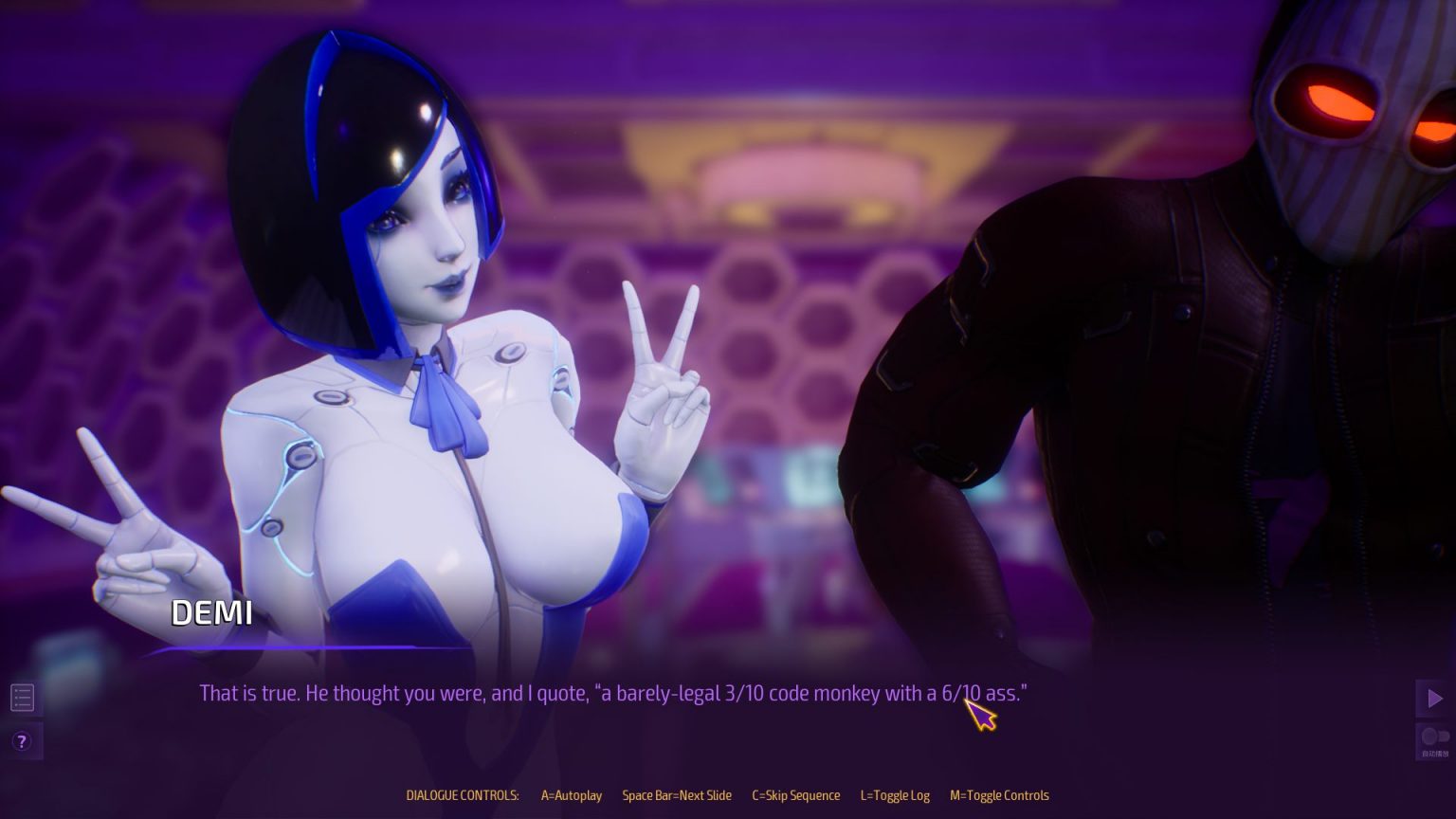This screenshot has height=819, width=1456.
Task: Select the DIALOGUE CONTROLS label
Action: coord(462,795)
